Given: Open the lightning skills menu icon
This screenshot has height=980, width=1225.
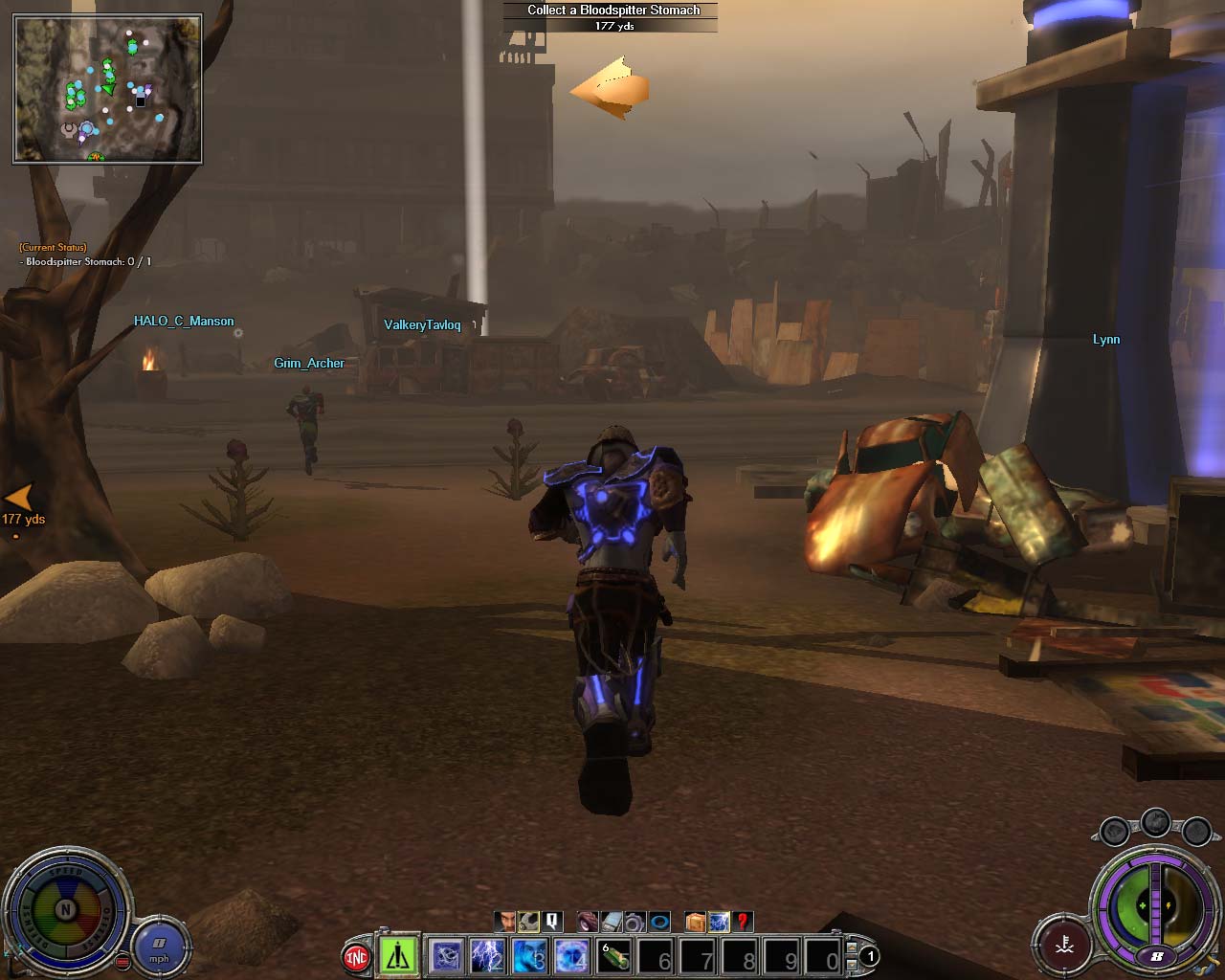Looking at the screenshot, I should click(x=719, y=922).
